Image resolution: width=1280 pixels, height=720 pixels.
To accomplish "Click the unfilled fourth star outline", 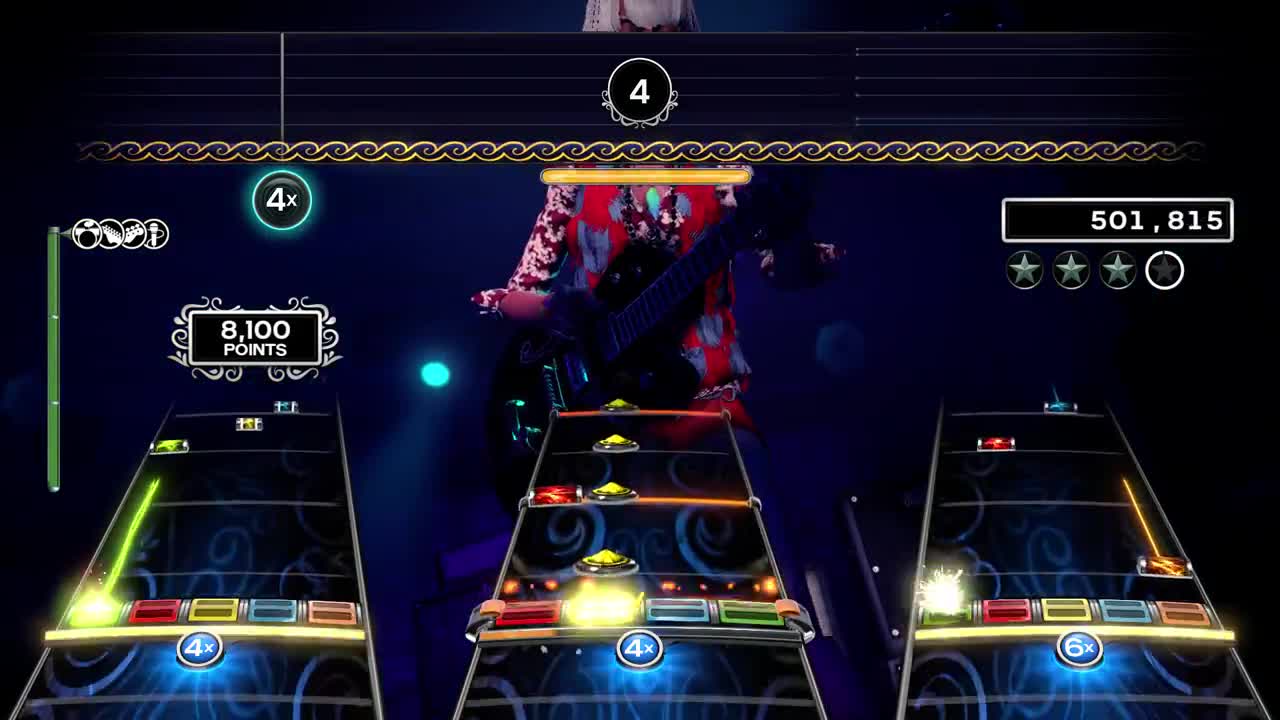I will point(1163,270).
